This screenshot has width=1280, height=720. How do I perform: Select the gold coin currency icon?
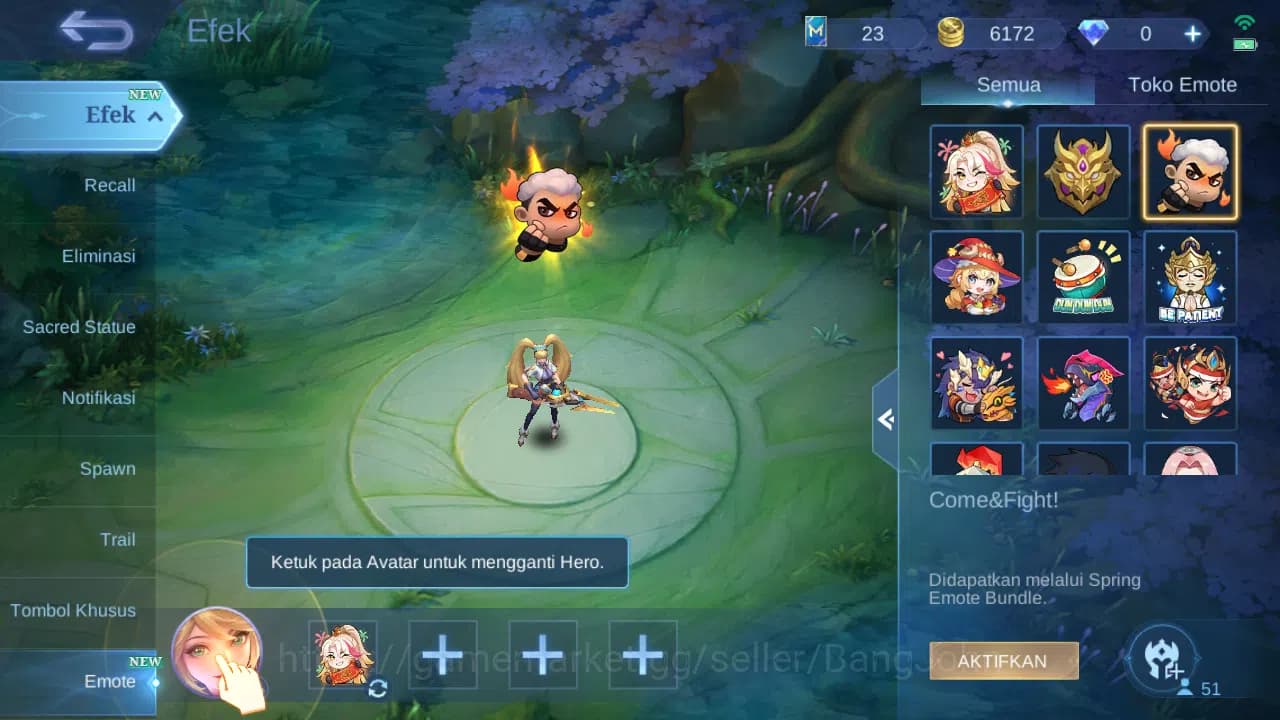point(950,33)
